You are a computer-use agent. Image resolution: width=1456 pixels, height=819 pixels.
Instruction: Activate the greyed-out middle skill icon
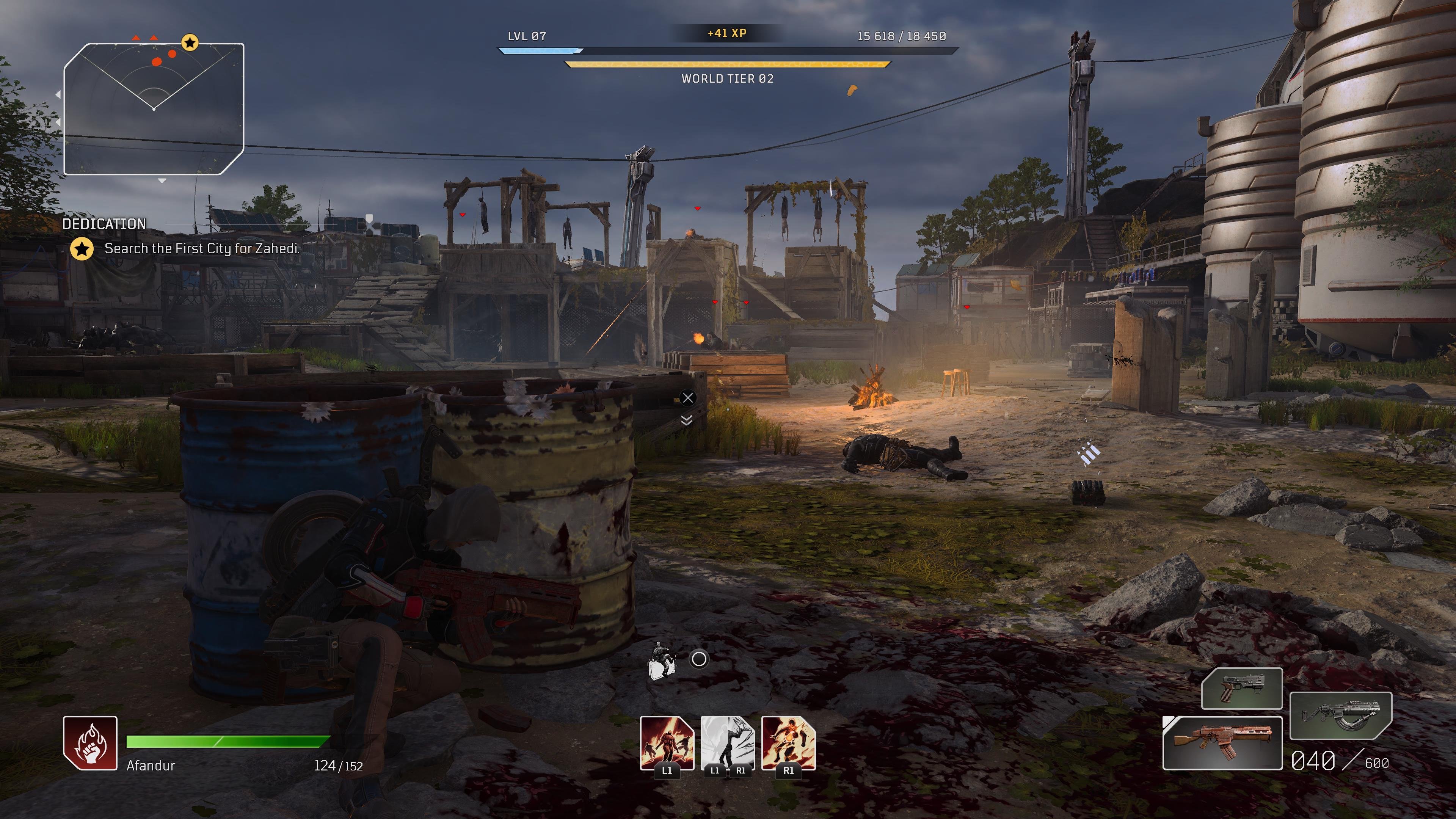coord(728,743)
